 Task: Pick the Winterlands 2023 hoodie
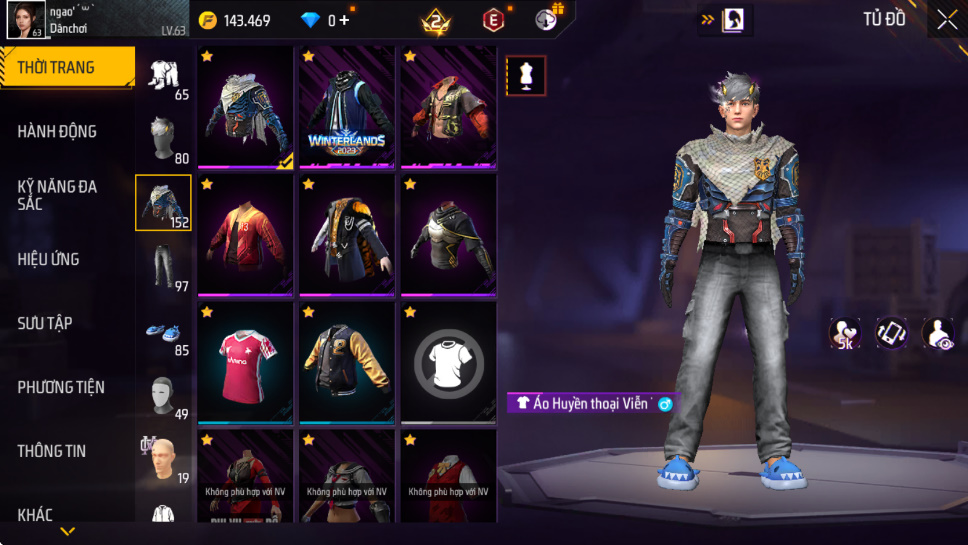point(347,106)
